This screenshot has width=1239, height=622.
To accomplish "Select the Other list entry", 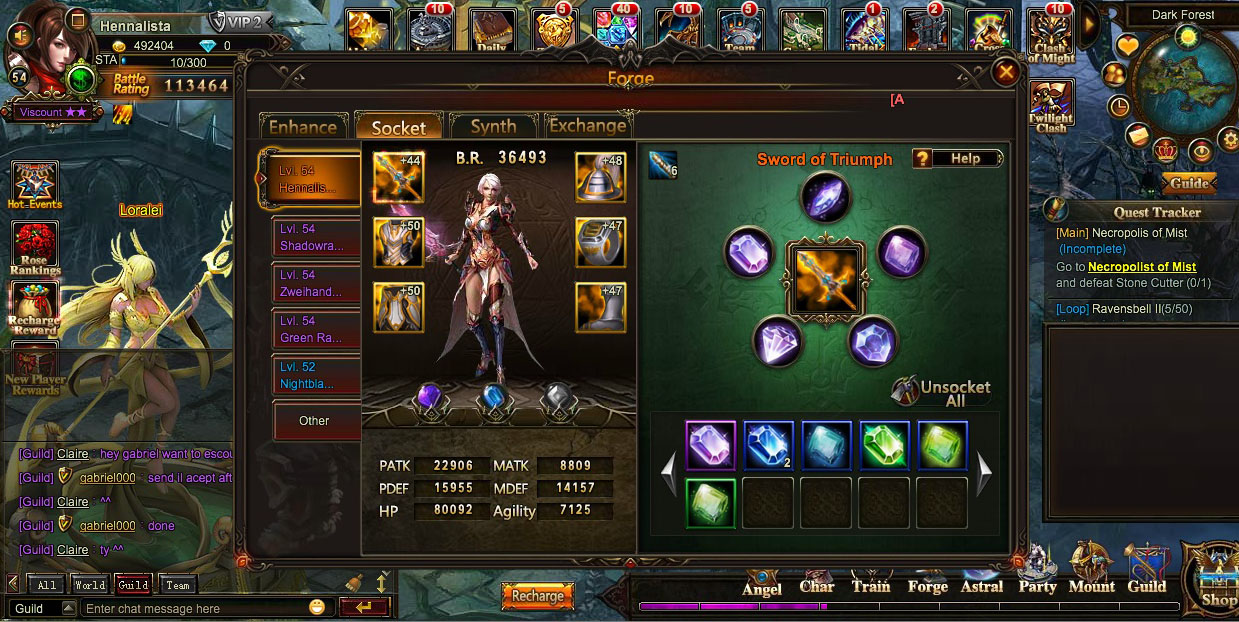I will 315,421.
